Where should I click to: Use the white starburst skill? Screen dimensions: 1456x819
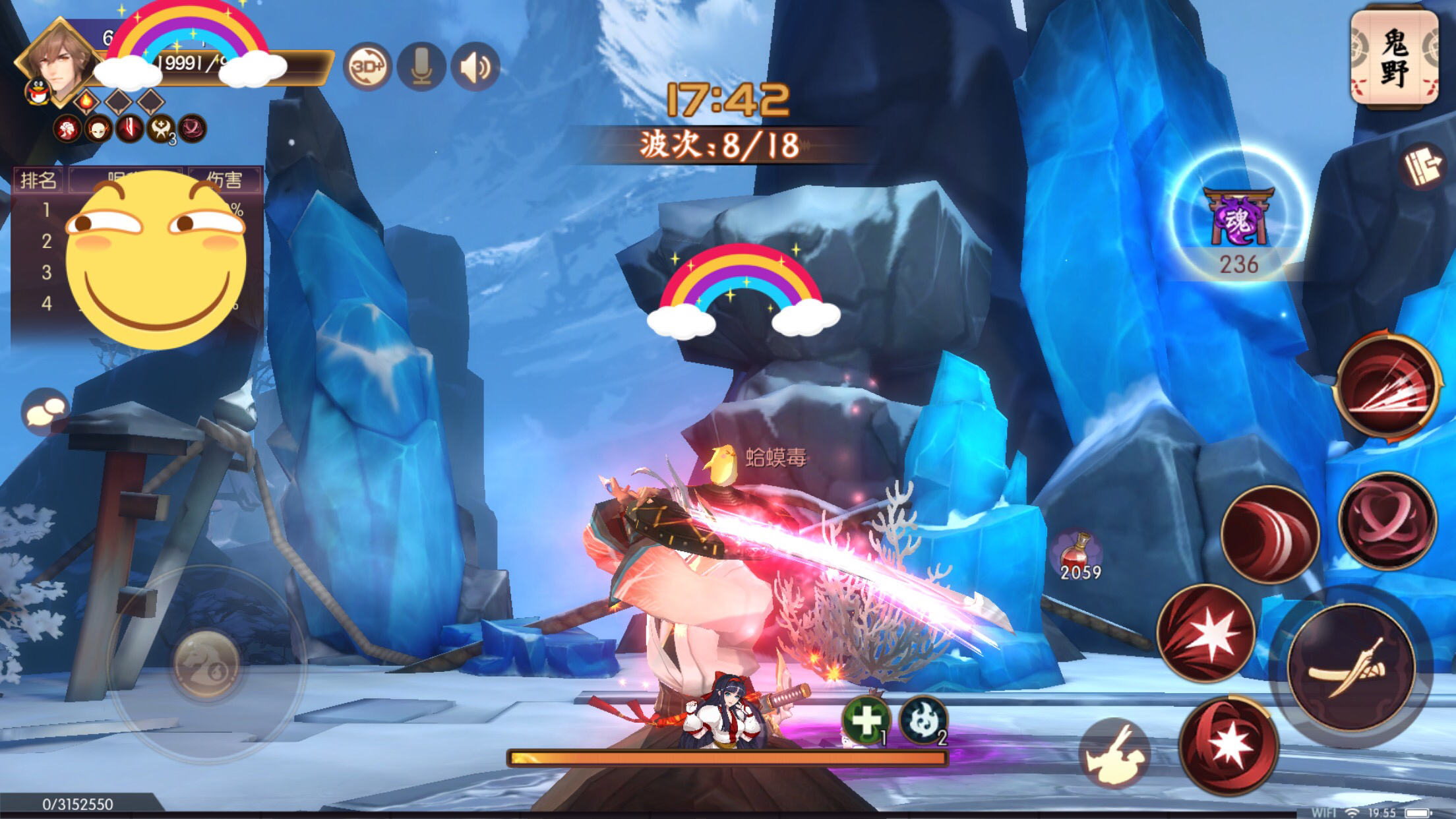pos(1206,632)
